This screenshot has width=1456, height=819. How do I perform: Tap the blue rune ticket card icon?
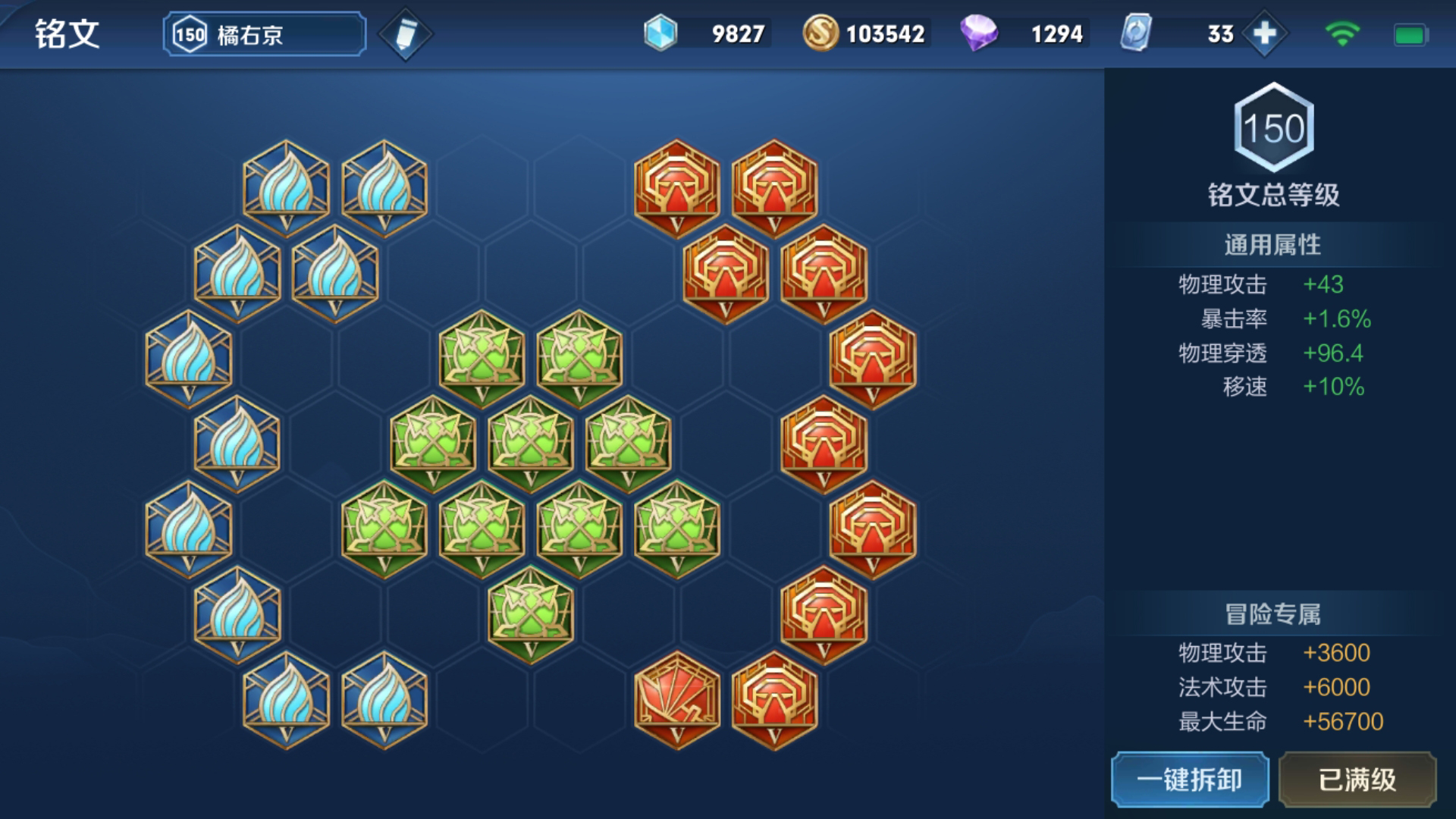coord(1136,34)
